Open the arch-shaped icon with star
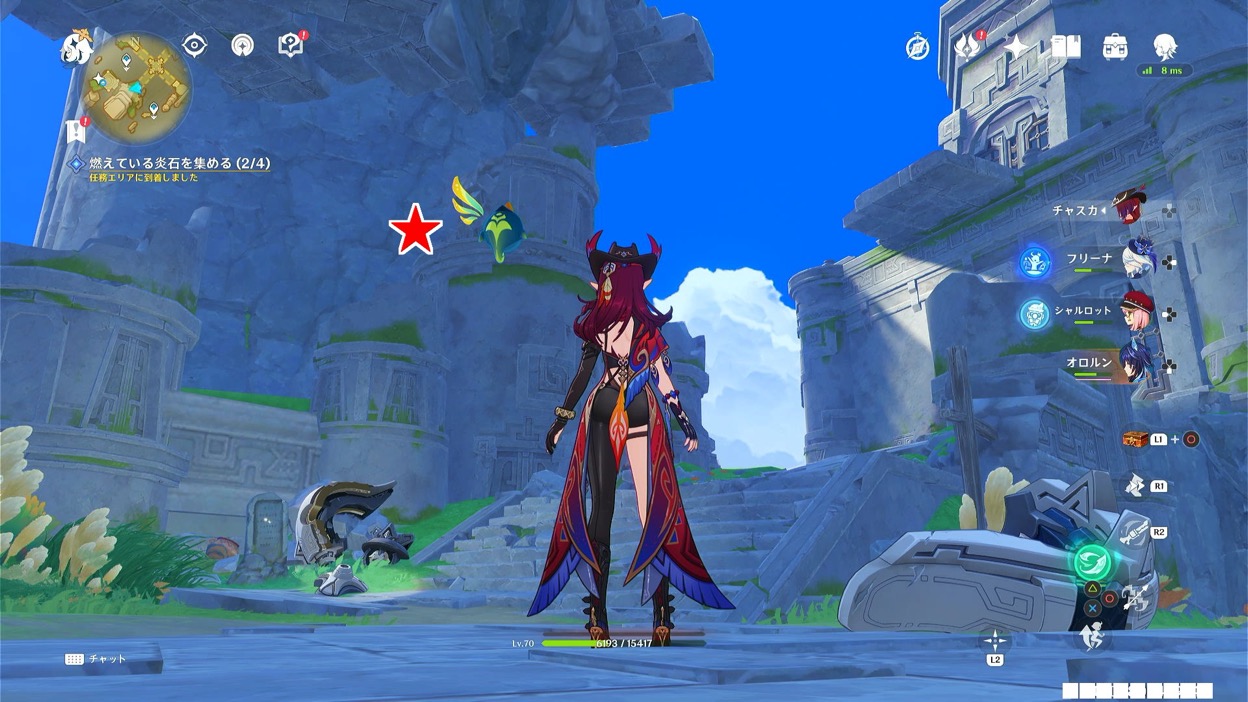 242,45
